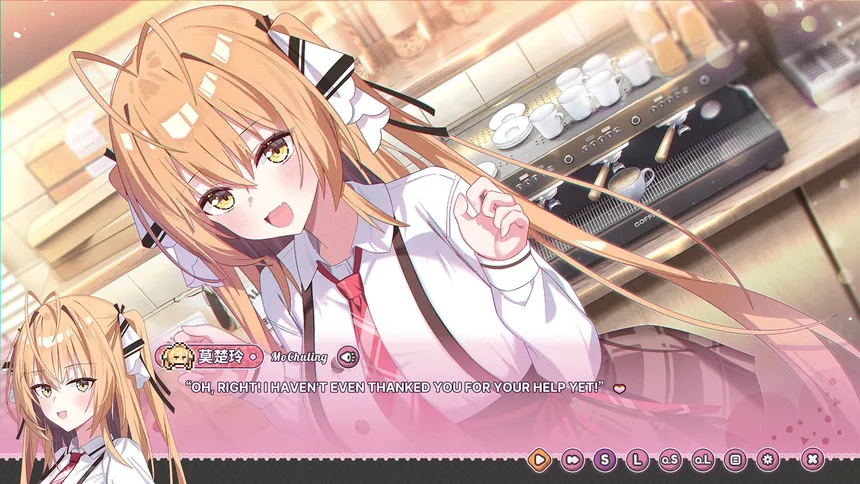Open the Load menu with the L button
The width and height of the screenshot is (860, 484).
click(x=637, y=460)
